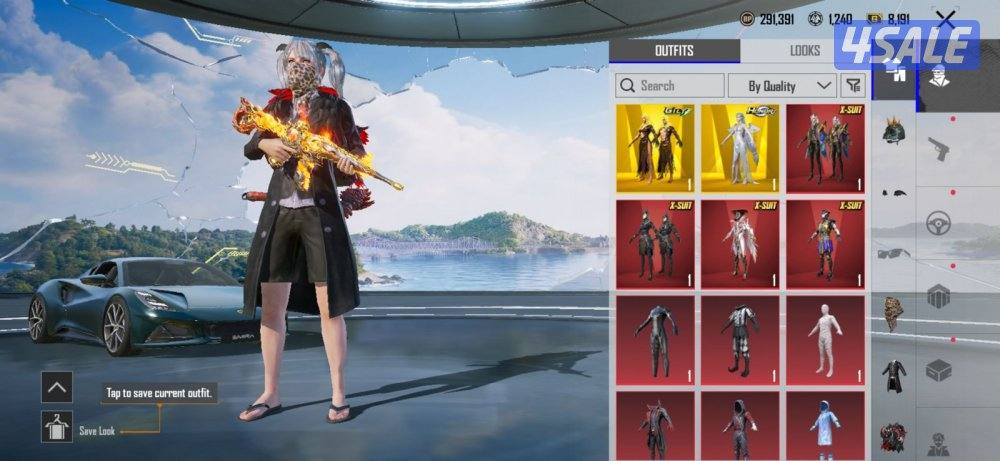Open the By Quality sort dropdown
Image resolution: width=1000 pixels, height=461 pixels.
(x=782, y=86)
